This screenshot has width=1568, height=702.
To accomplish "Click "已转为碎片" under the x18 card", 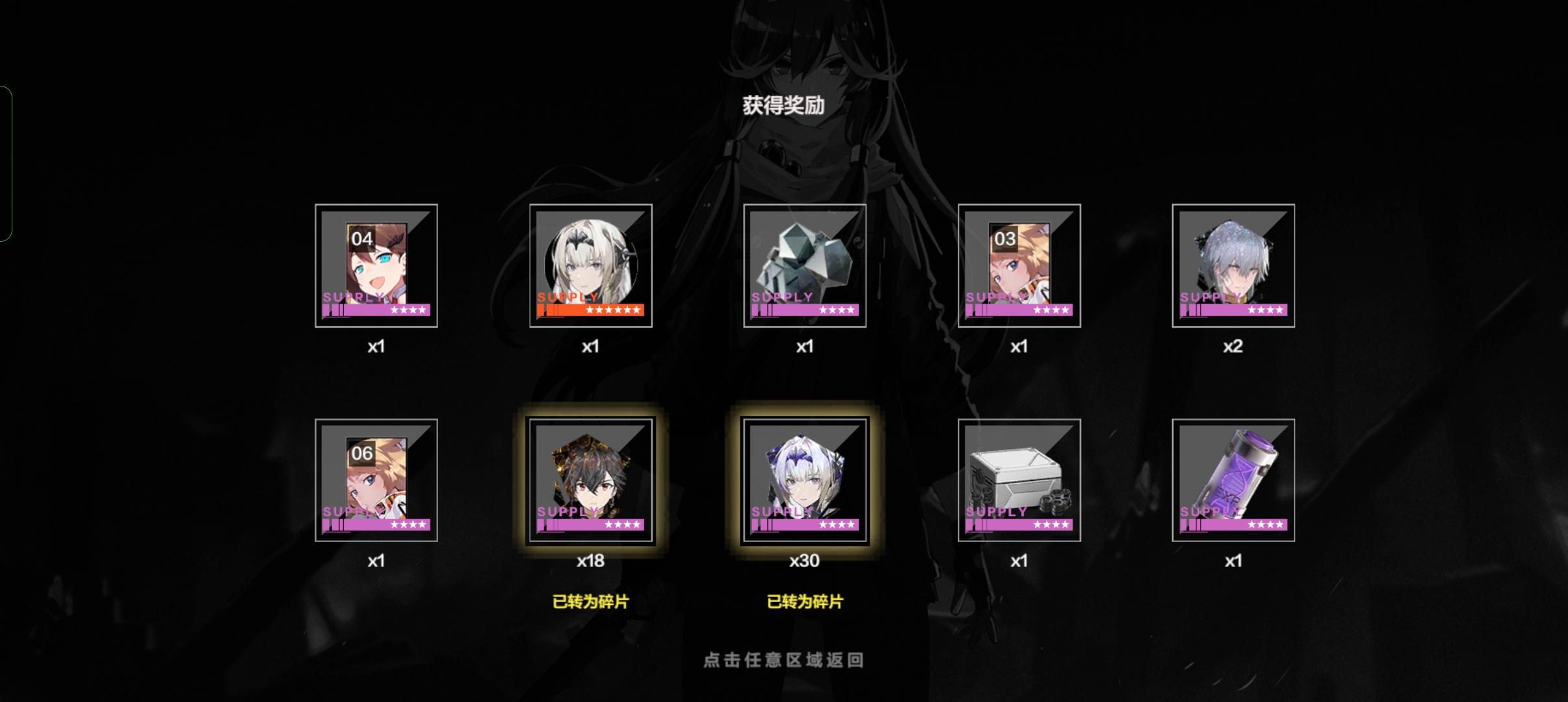I will (x=590, y=603).
